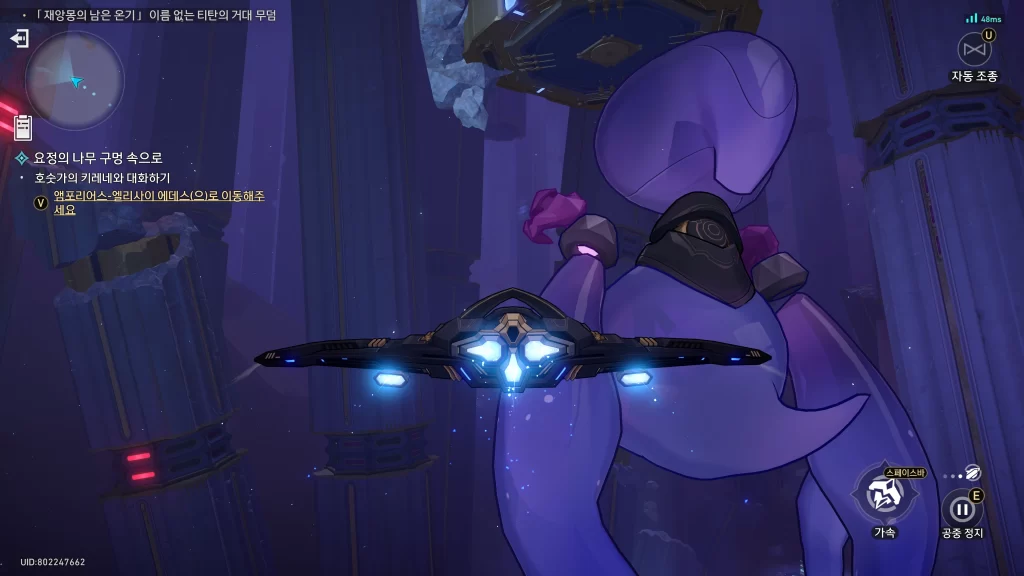The width and height of the screenshot is (1024, 576).
Task: Click the small rocket icon beside the dots
Action: tap(973, 473)
